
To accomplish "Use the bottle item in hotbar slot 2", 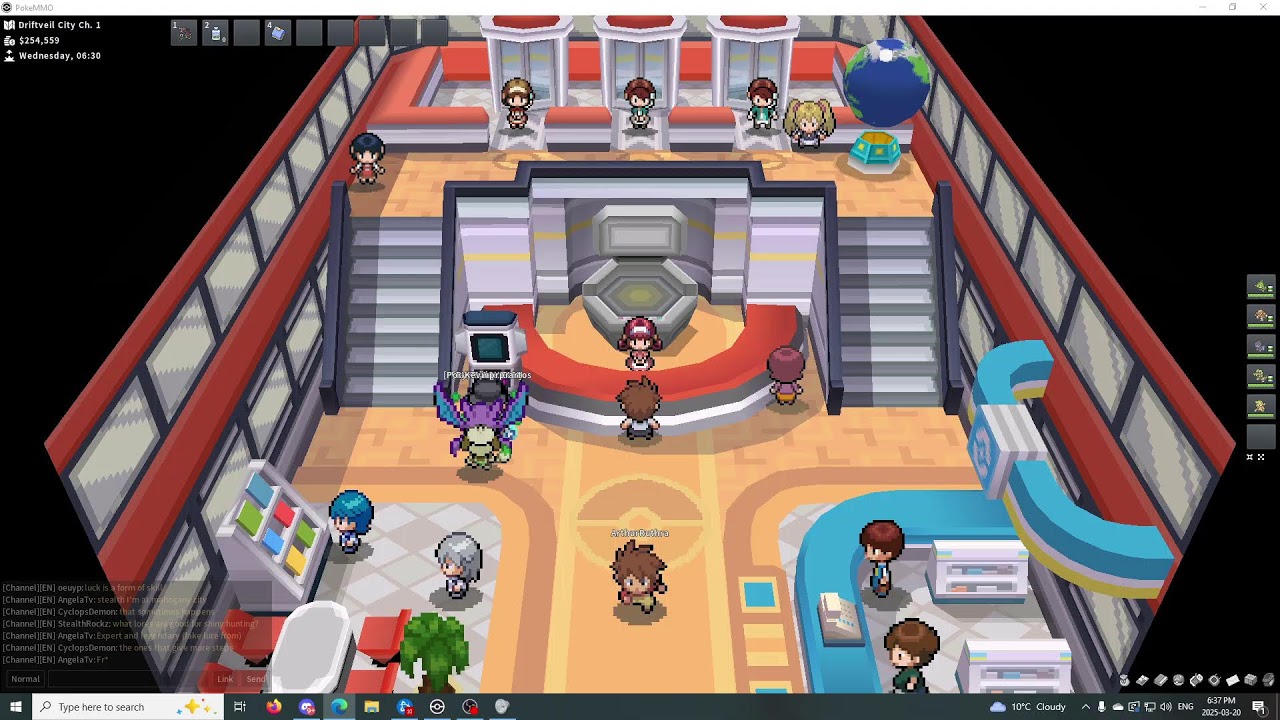I will [216, 33].
